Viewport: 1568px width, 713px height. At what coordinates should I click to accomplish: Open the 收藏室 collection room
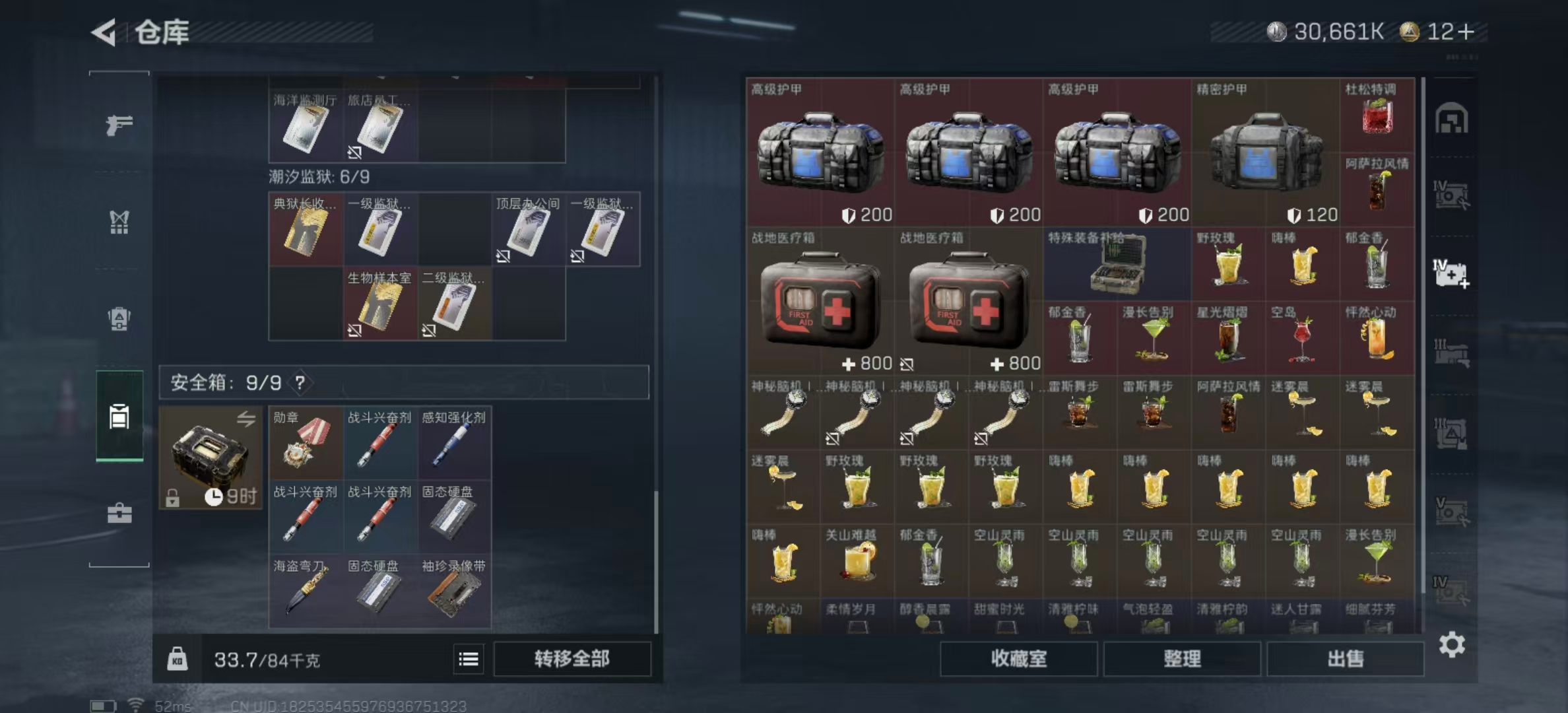point(1018,659)
